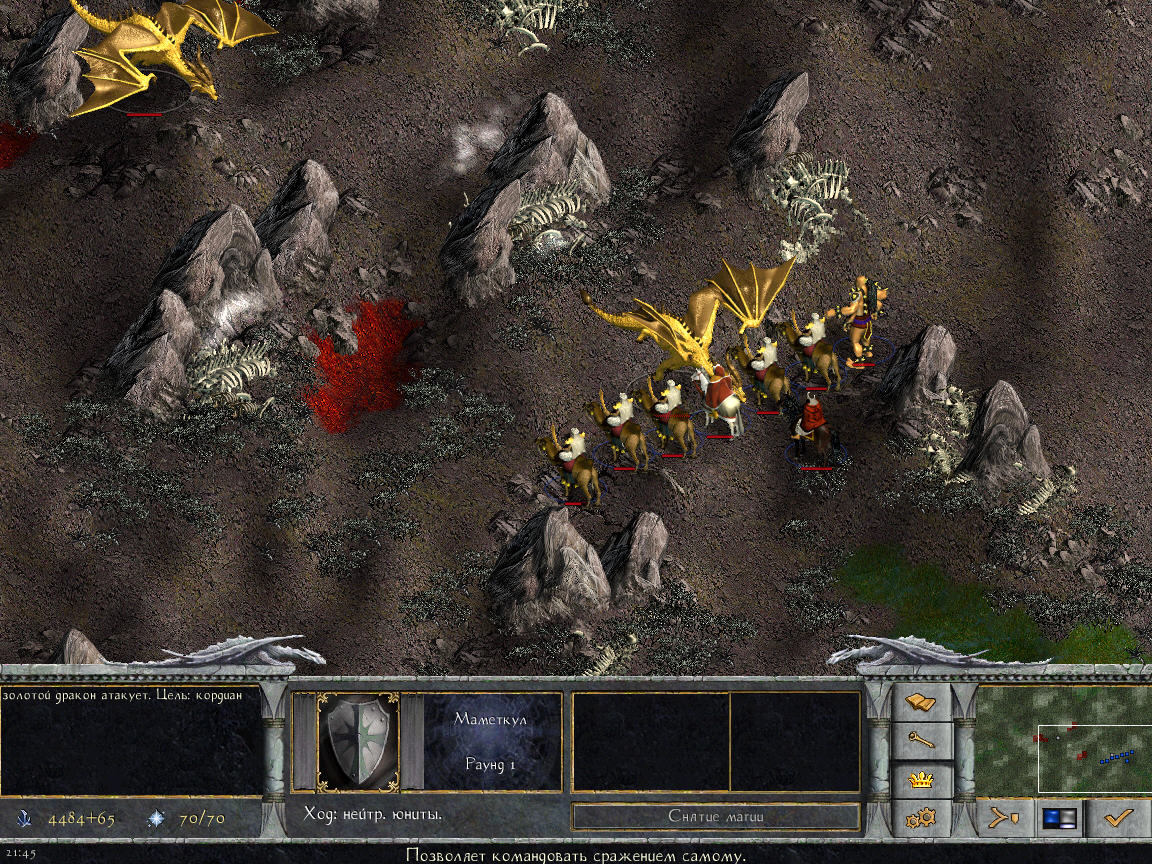
Task: Open the gears options button
Action: point(920,818)
